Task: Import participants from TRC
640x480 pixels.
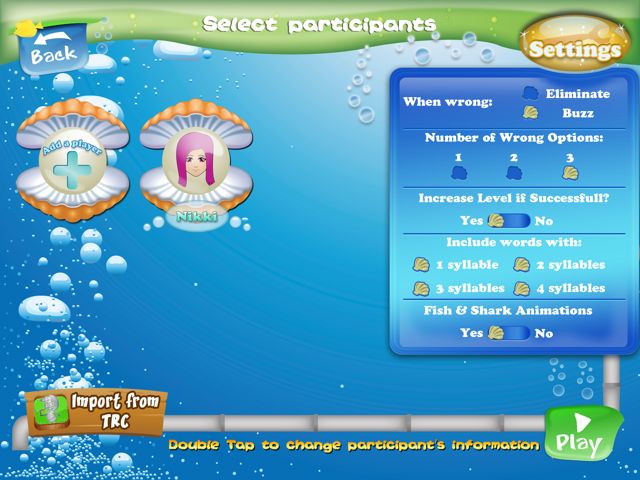Action: pos(97,410)
